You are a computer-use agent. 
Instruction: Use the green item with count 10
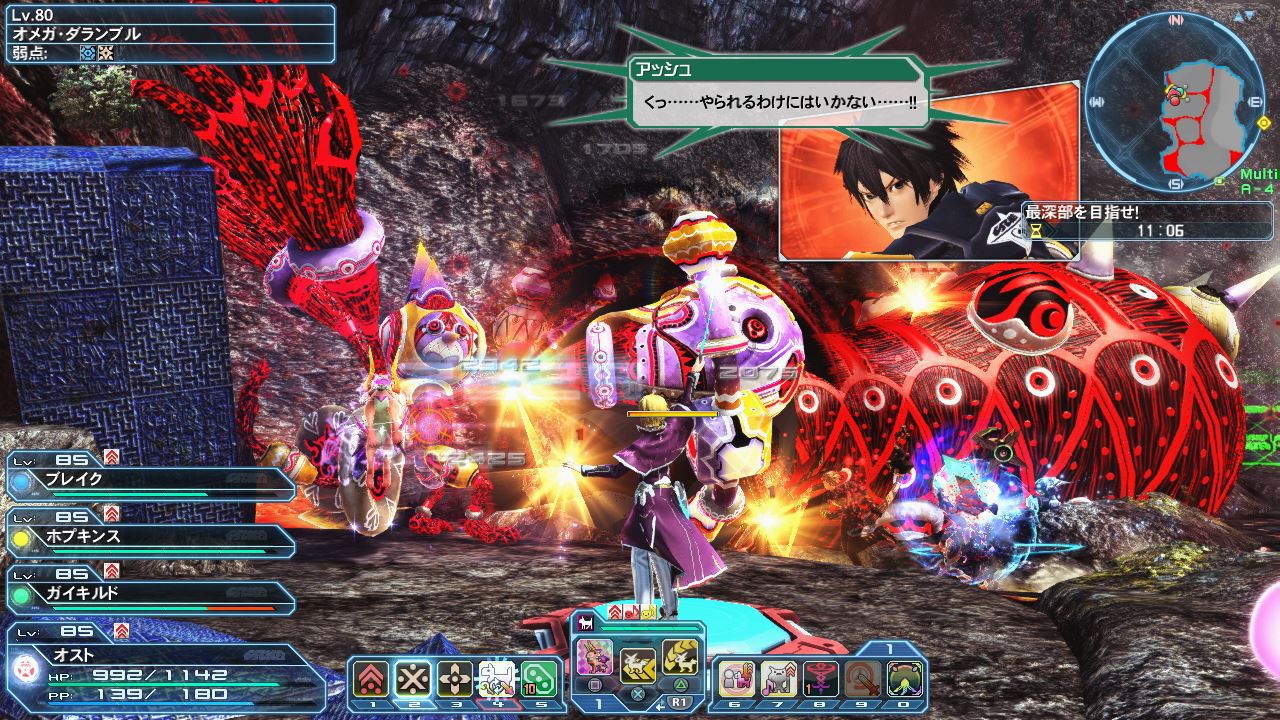pos(539,679)
